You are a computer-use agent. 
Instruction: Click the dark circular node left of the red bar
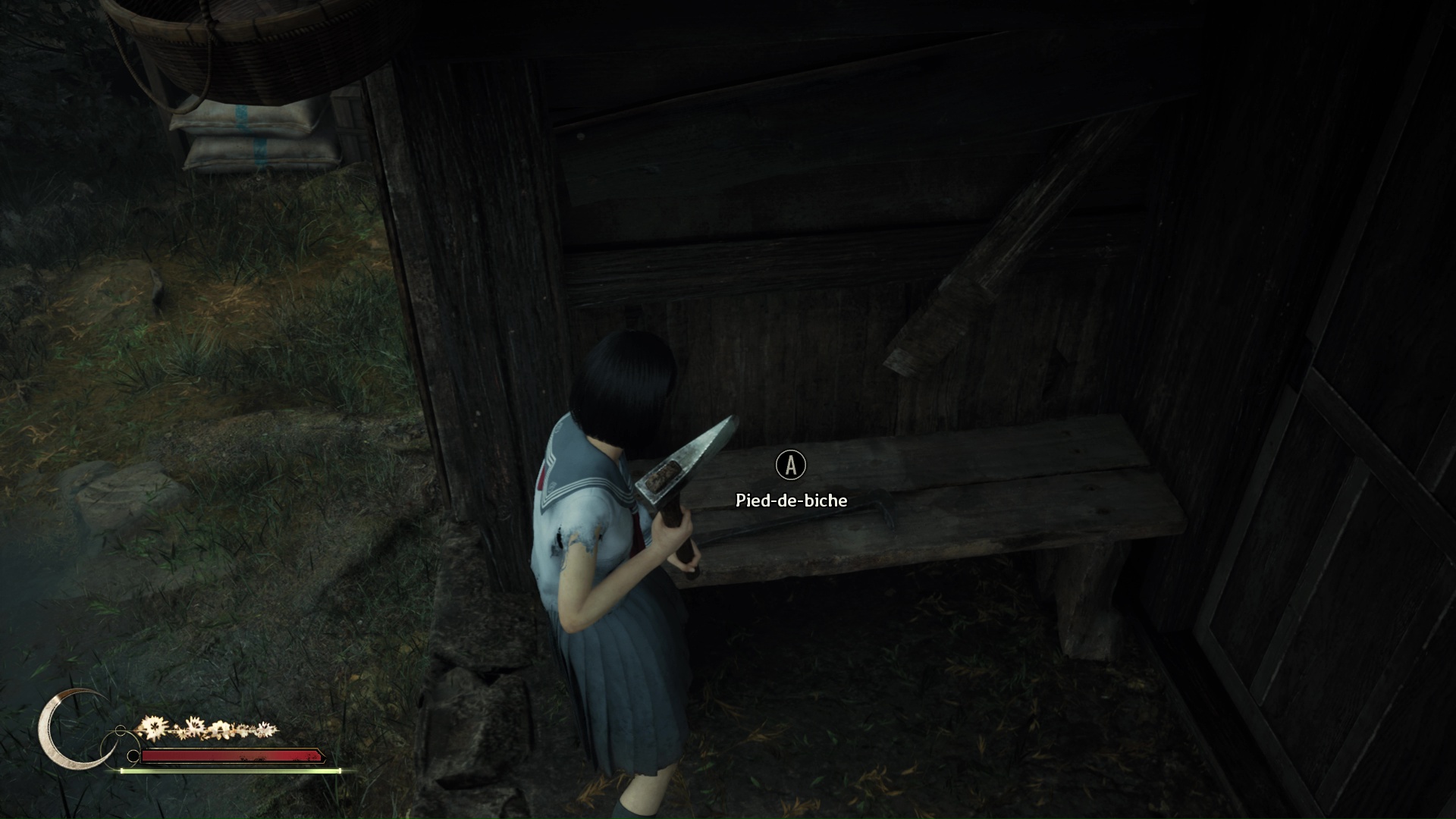coord(134,755)
